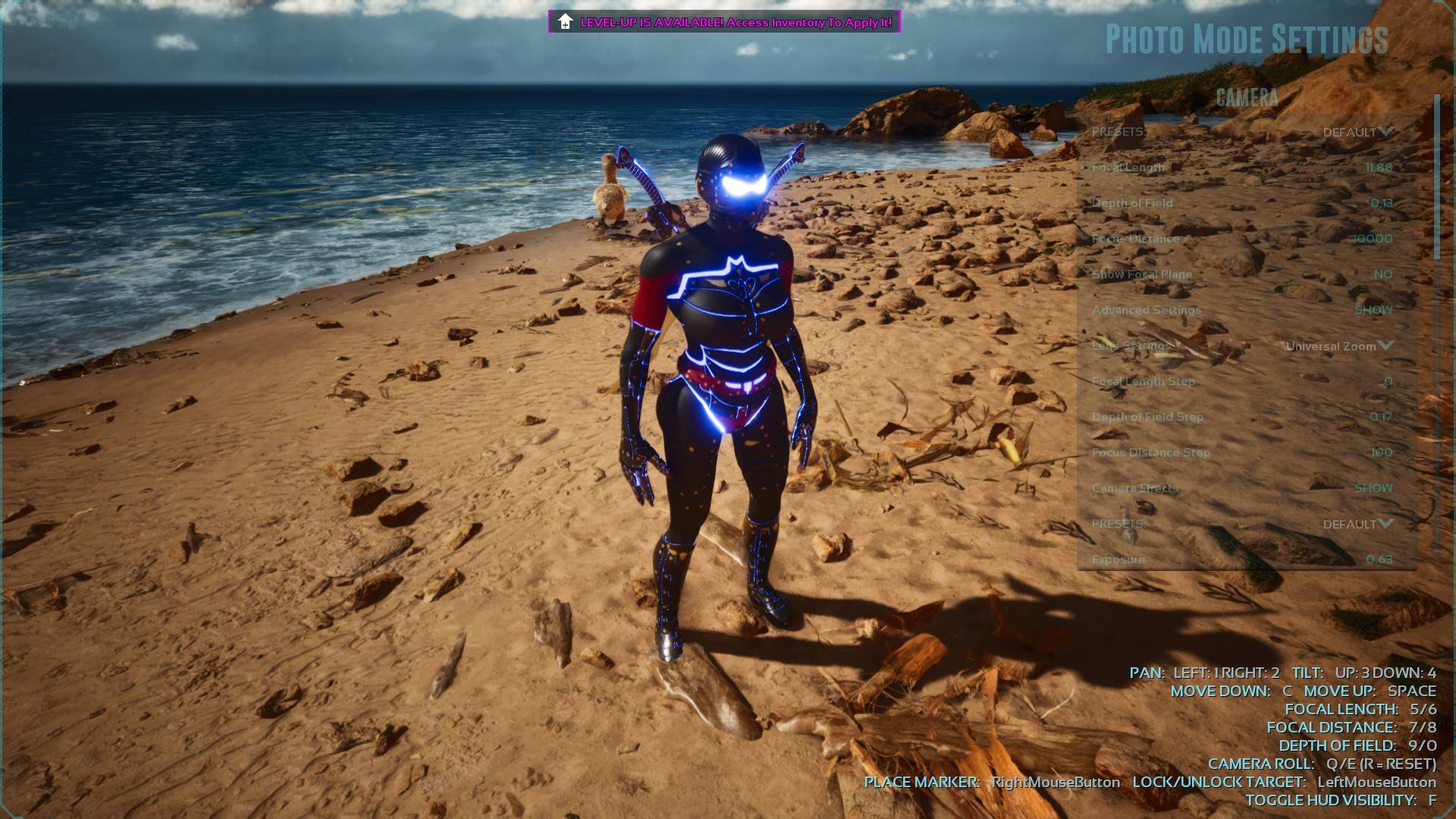1456x819 pixels.
Task: Toggle Show Focal Plane from NO
Action: tap(1383, 274)
